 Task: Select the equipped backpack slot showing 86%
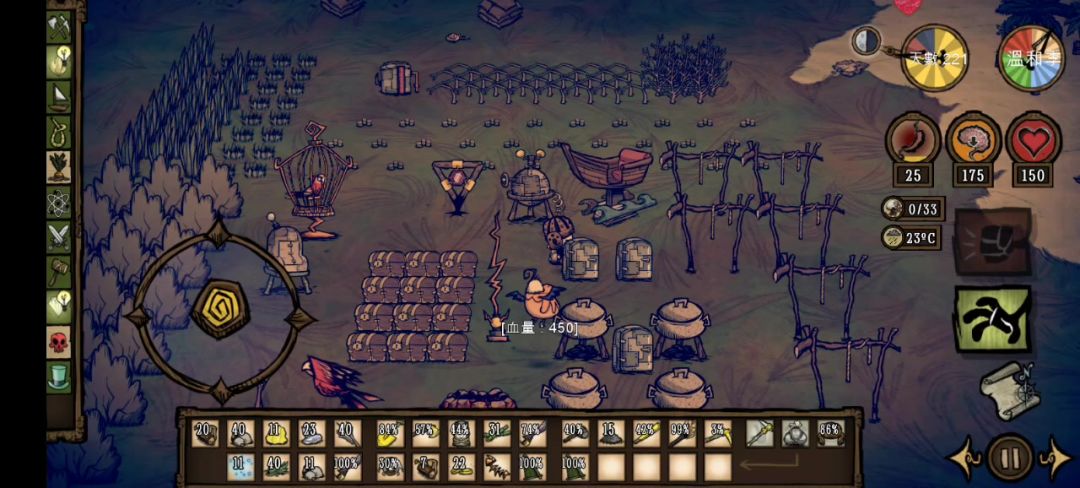tap(829, 434)
